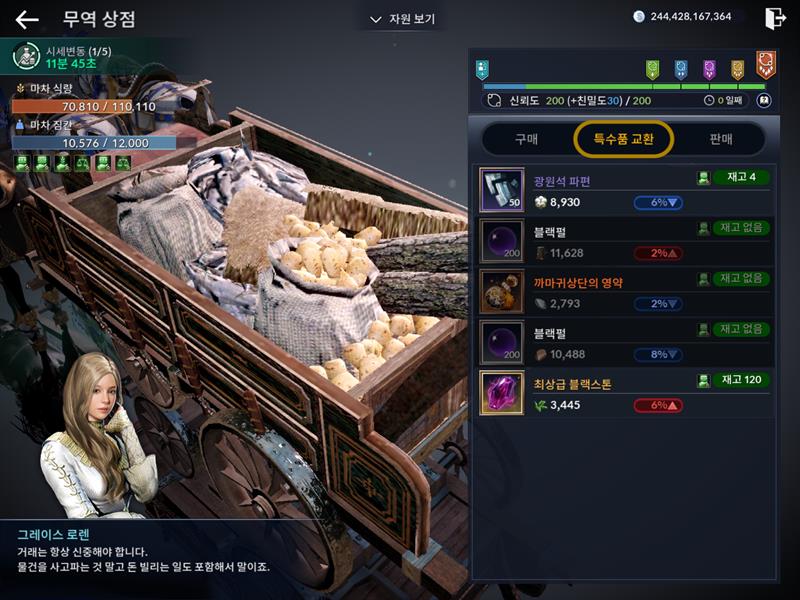Select the 최상급 블랙스톤 exchange row
Viewport: 800px width, 600px height.
point(624,393)
